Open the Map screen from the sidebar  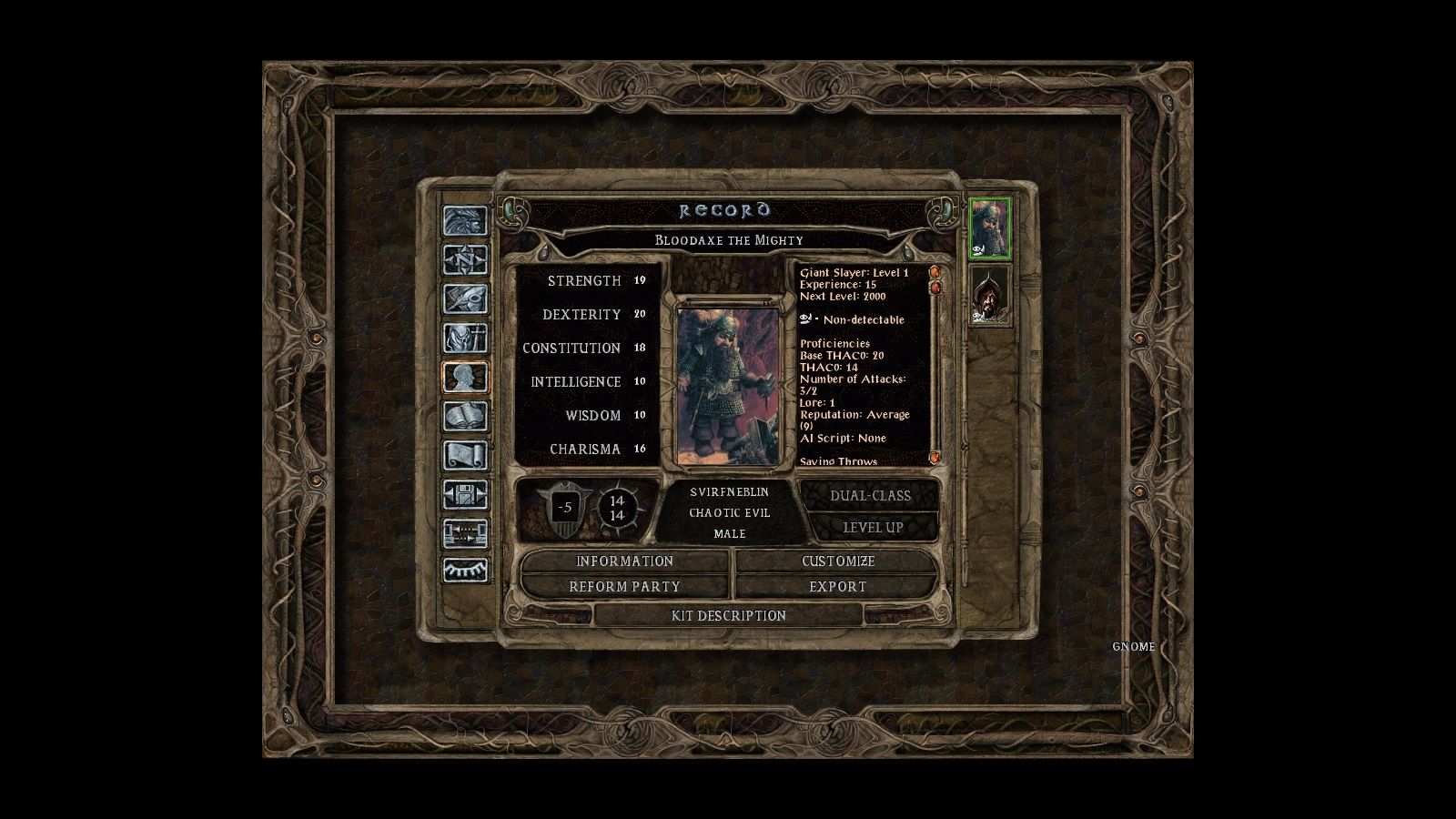[x=465, y=258]
